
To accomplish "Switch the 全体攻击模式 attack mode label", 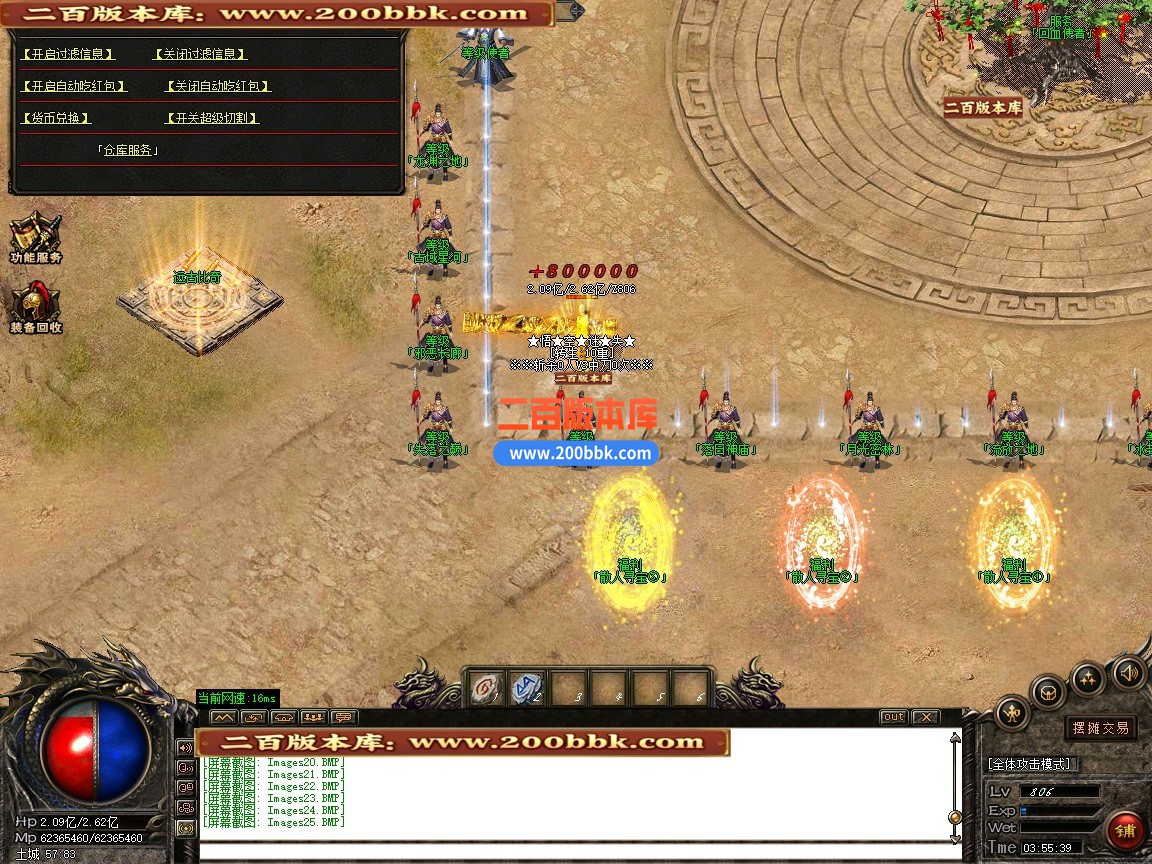I will click(1030, 764).
